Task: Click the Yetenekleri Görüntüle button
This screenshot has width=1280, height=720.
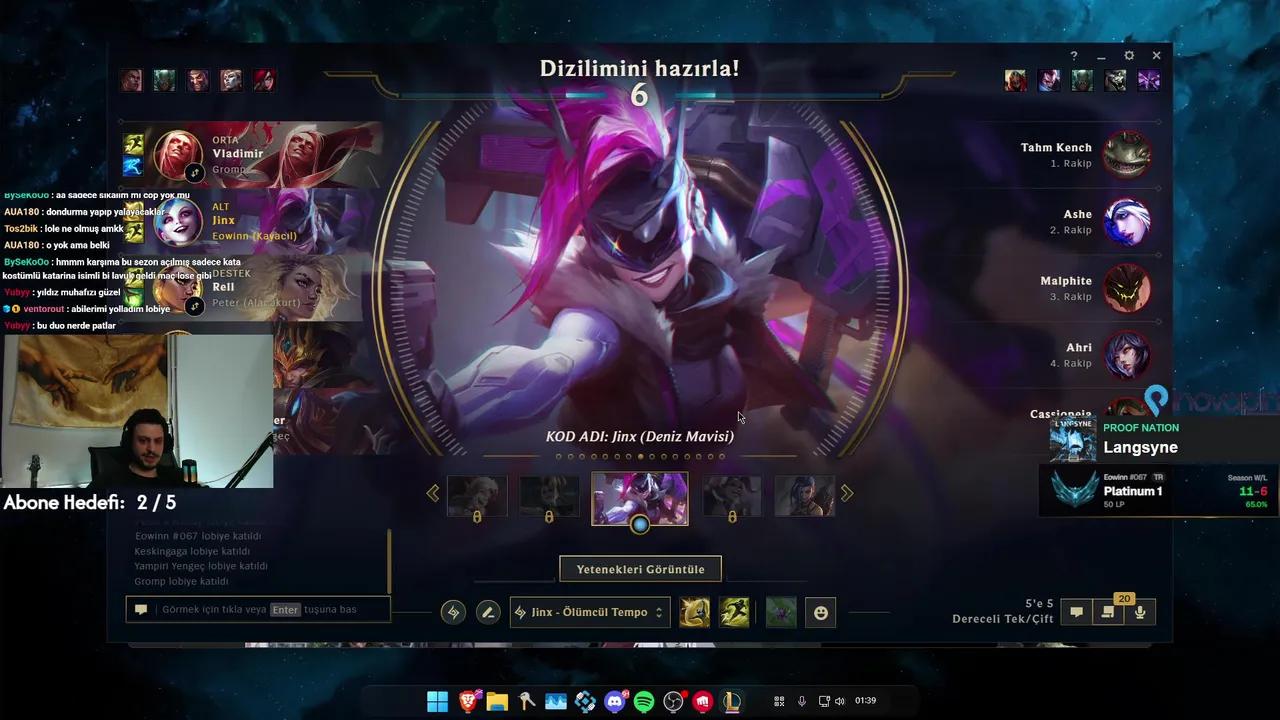Action: click(640, 568)
